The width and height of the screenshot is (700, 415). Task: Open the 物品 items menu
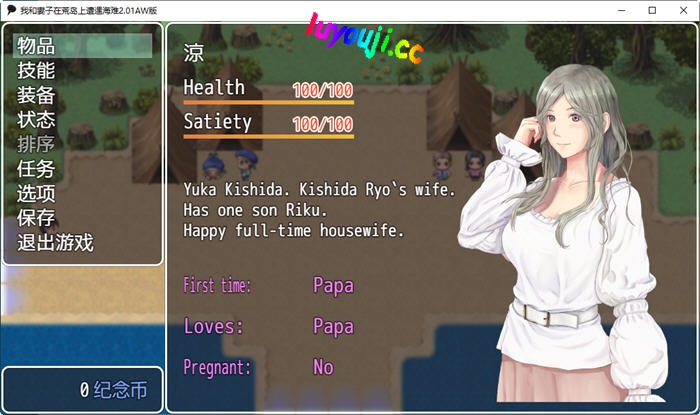tap(37, 46)
